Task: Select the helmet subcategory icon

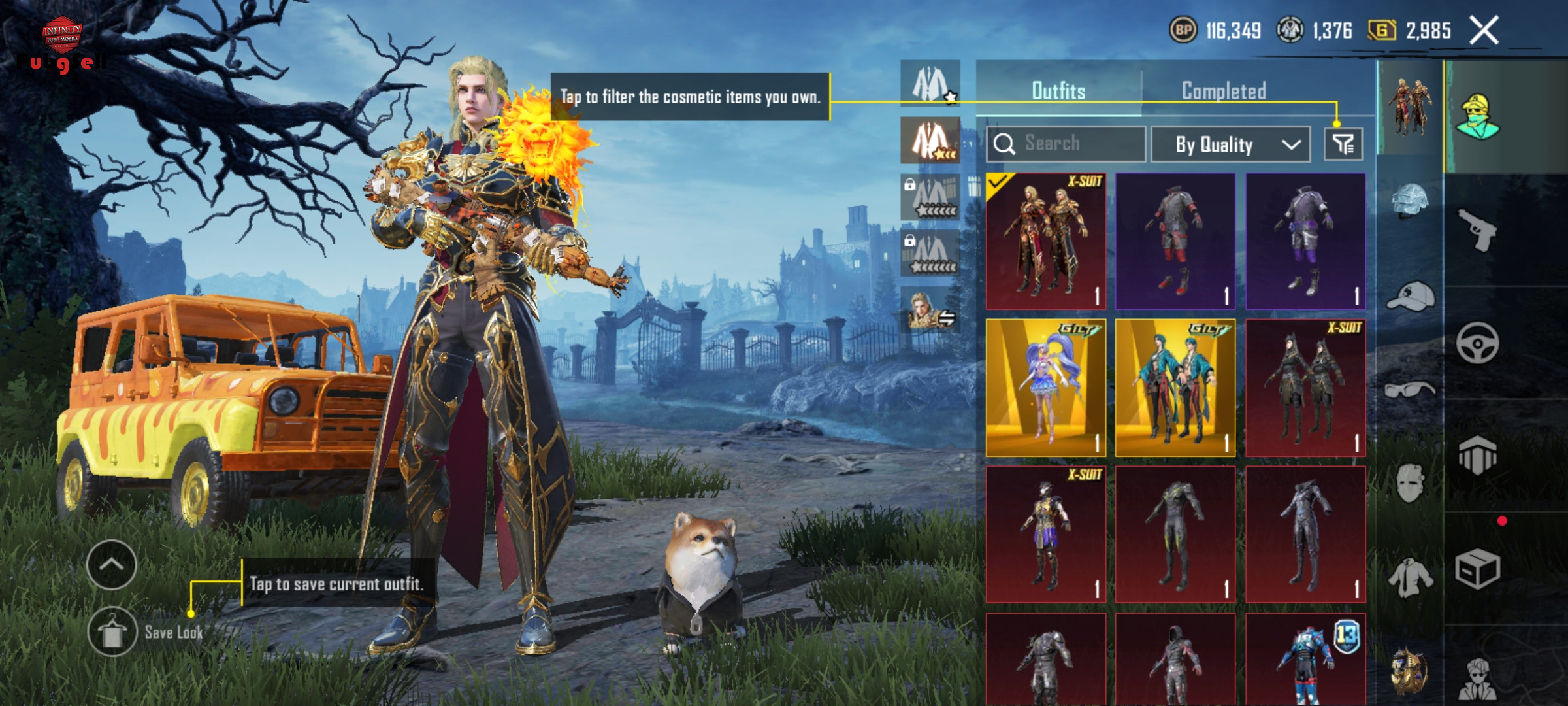Action: (1410, 201)
